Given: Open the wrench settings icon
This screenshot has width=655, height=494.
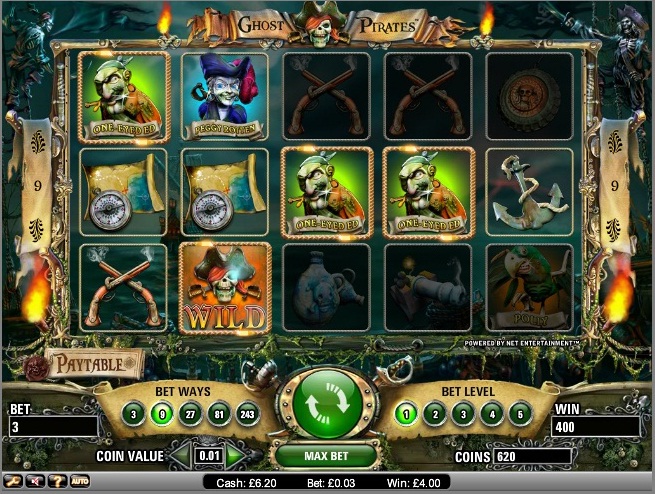Looking at the screenshot, I should (x=15, y=481).
